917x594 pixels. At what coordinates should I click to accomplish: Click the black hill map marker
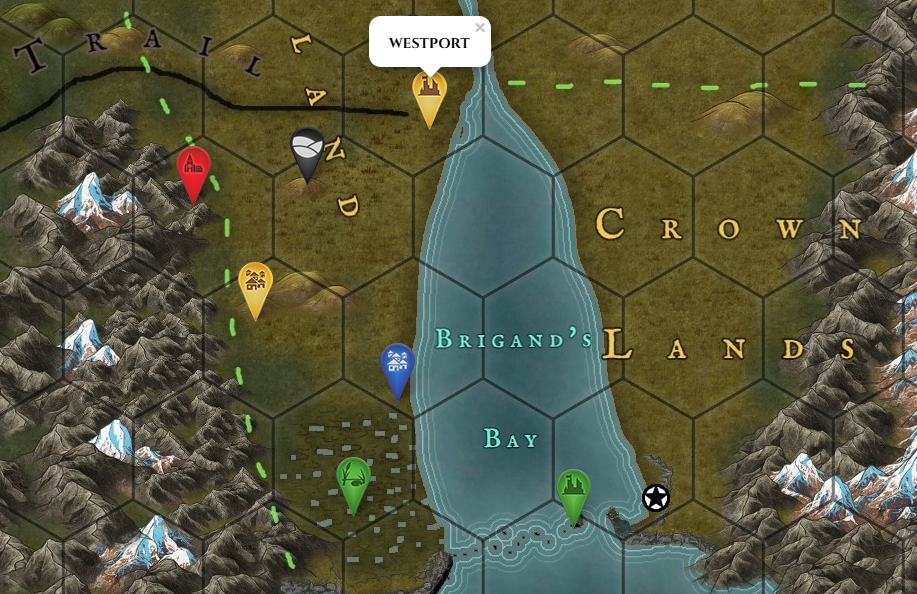[307, 150]
